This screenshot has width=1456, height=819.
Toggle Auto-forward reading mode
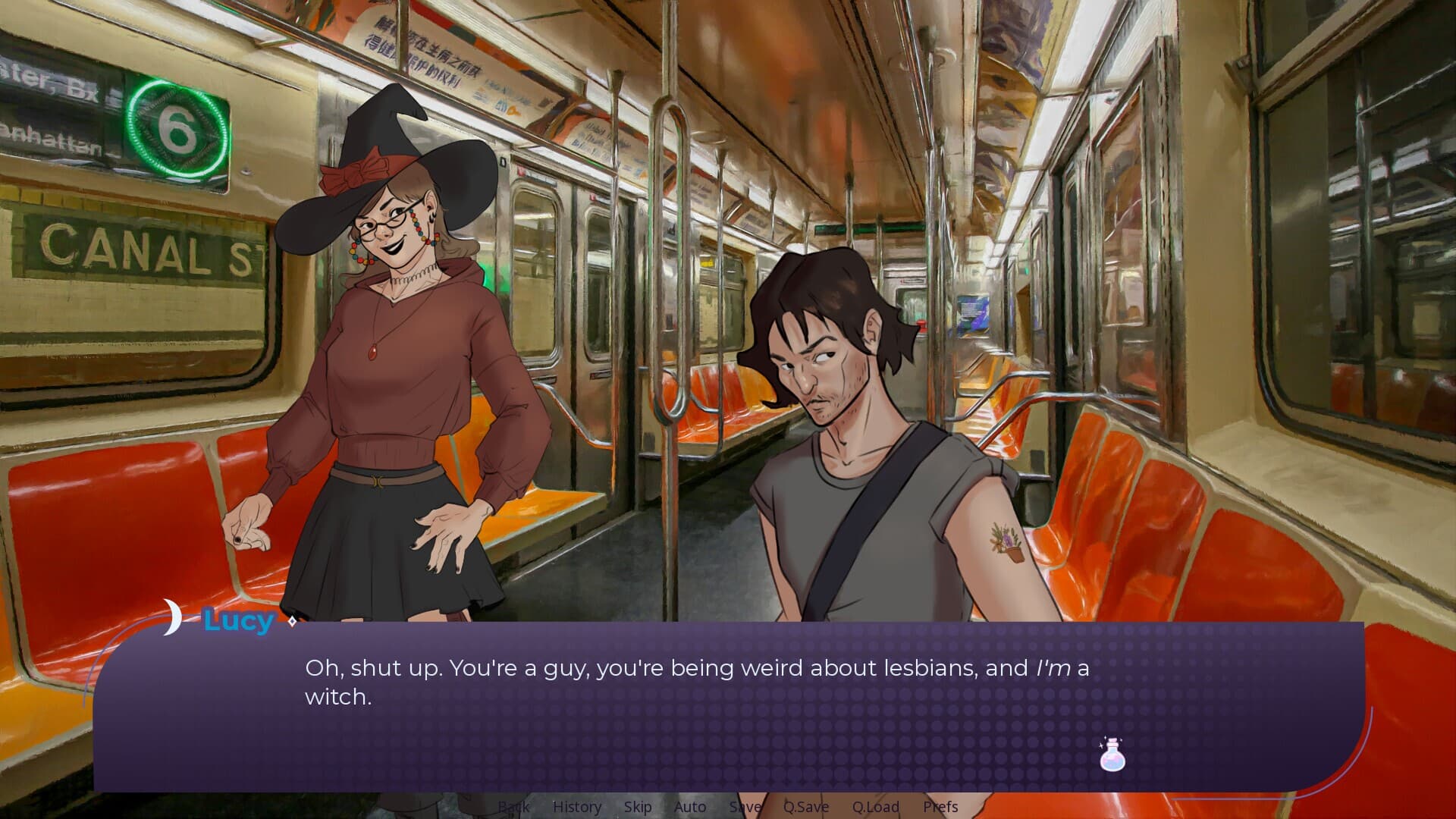tap(689, 807)
